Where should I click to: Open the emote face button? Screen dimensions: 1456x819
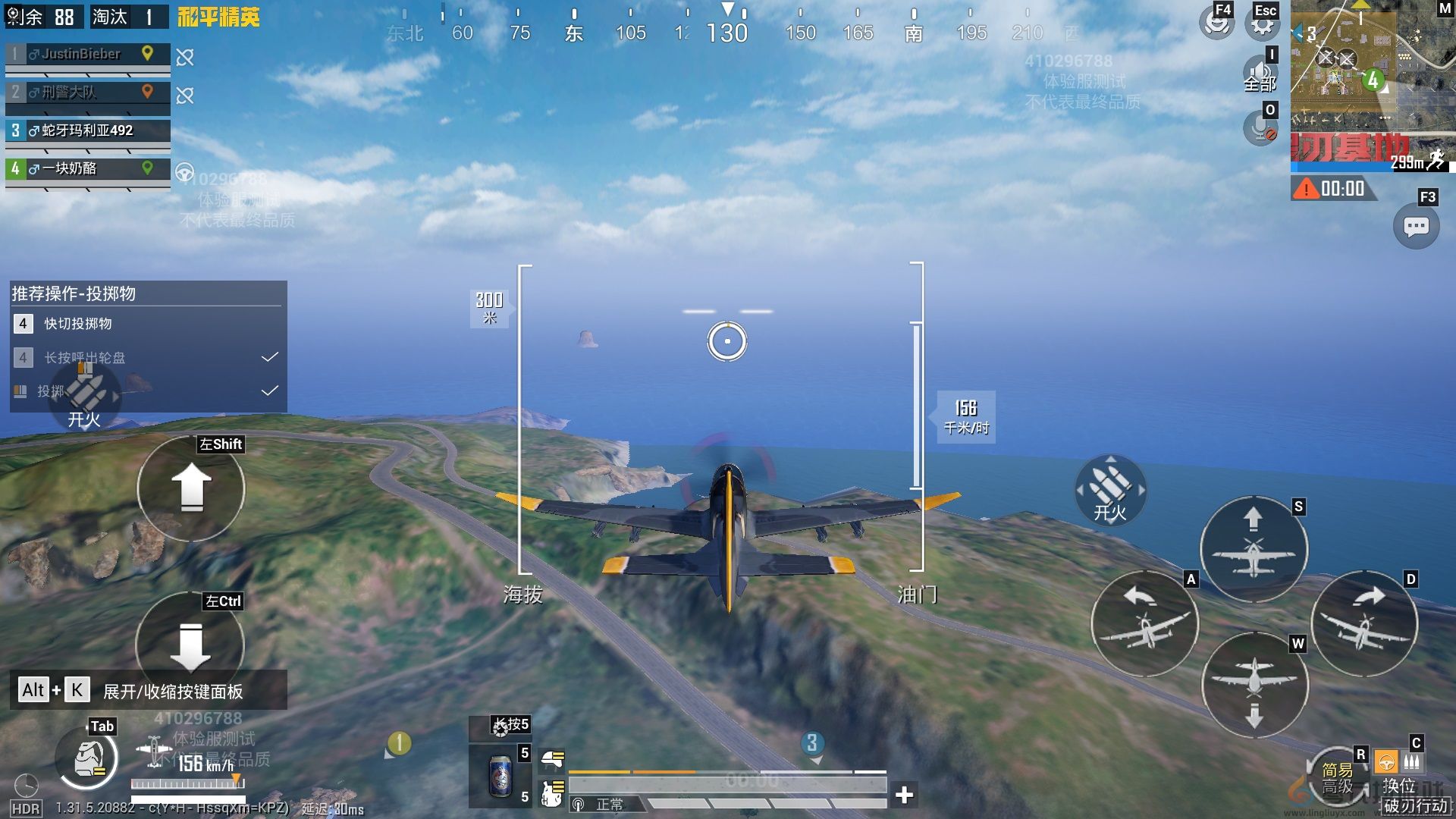tap(1216, 24)
